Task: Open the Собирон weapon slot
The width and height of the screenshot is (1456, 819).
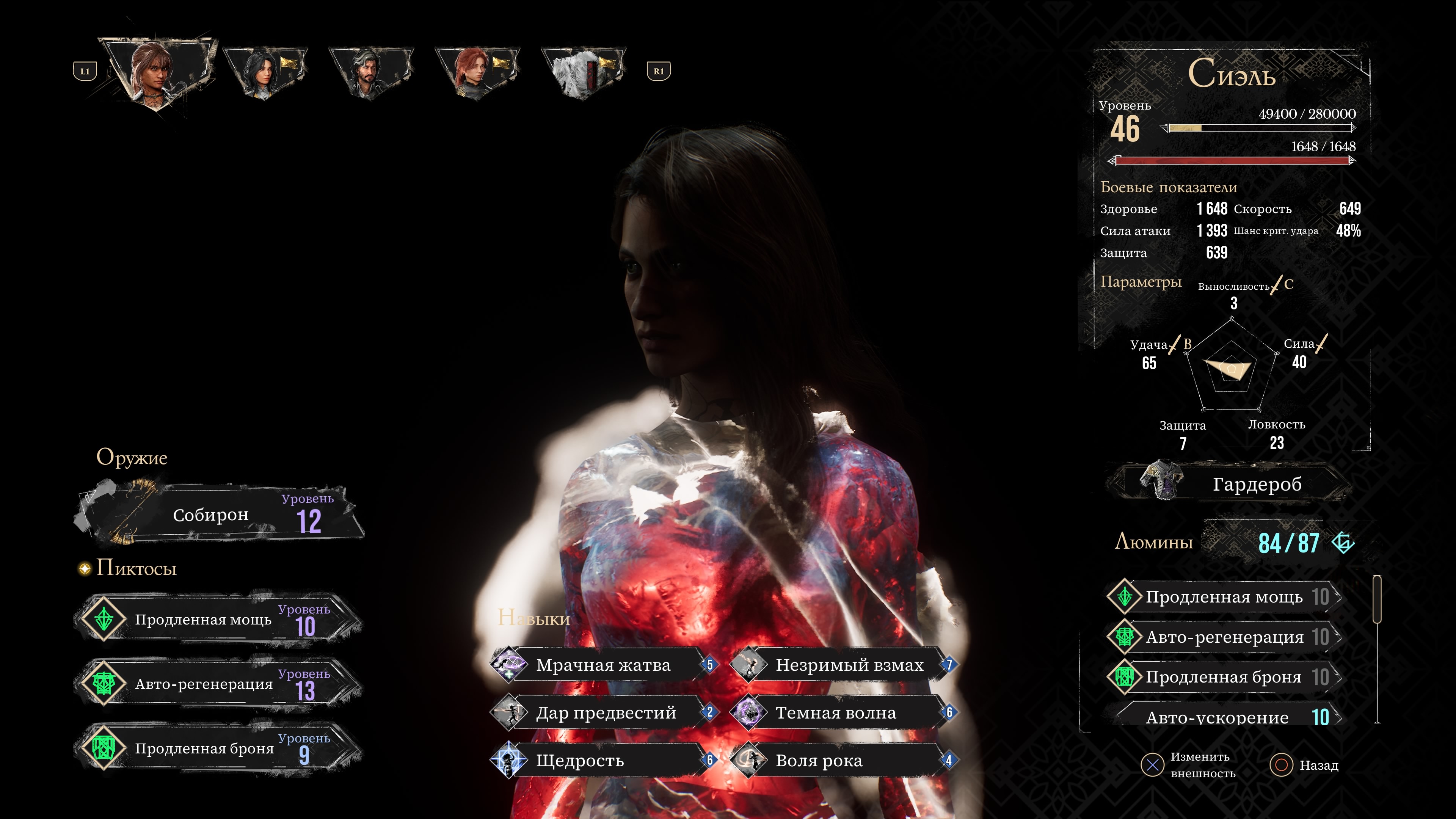Action: coord(220,515)
